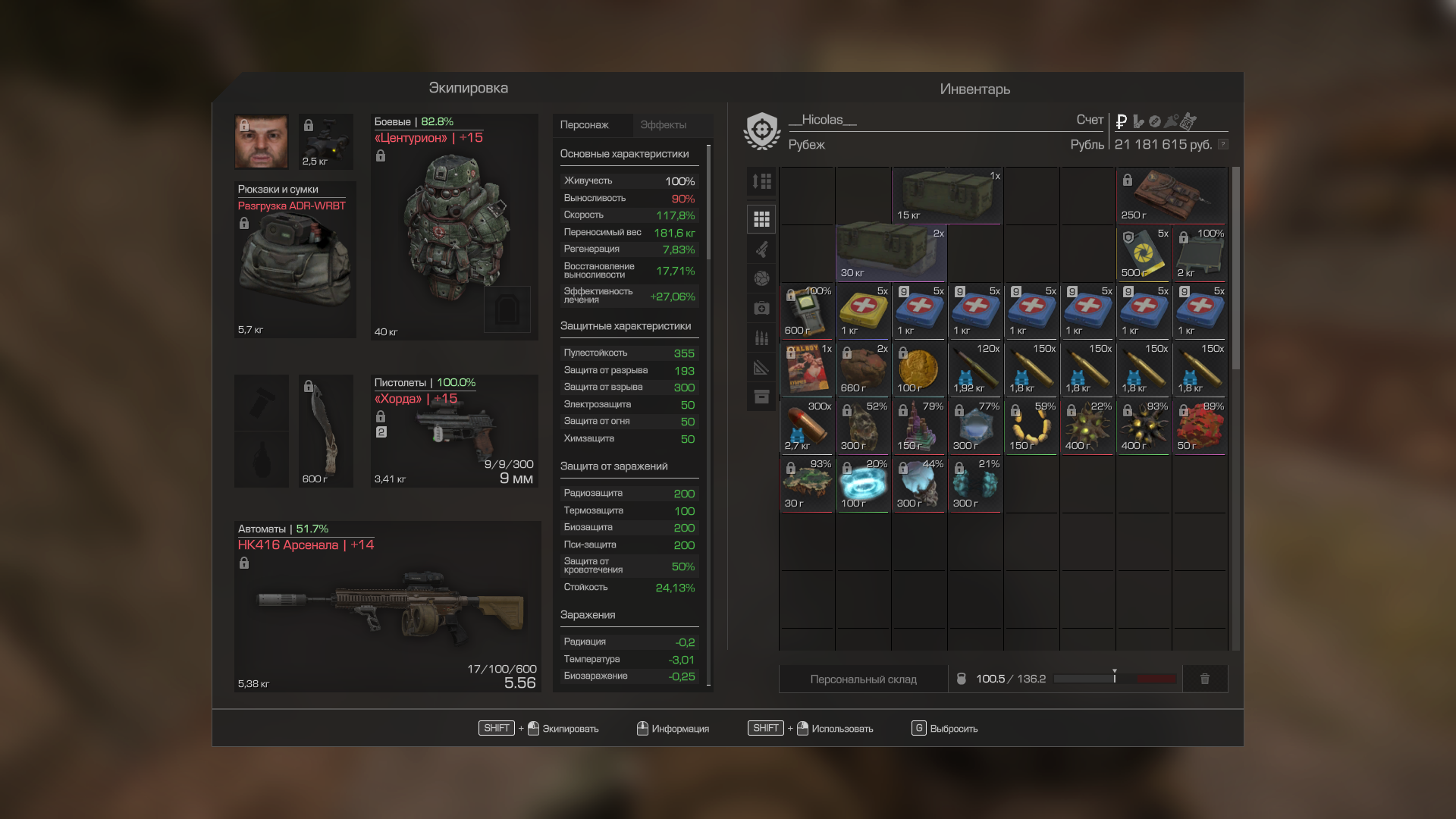Show all items with grid filter
Viewport: 1456px width, 819px height.
(761, 219)
